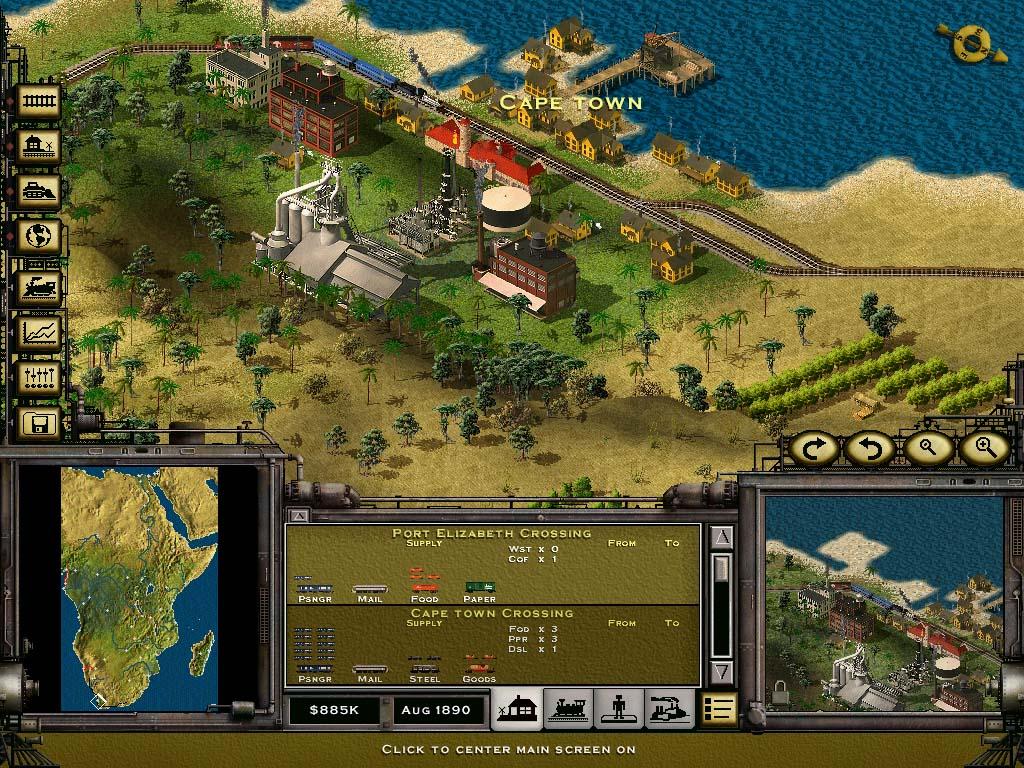Show the players list tab
Screen dimensions: 1024x768
pos(618,709)
